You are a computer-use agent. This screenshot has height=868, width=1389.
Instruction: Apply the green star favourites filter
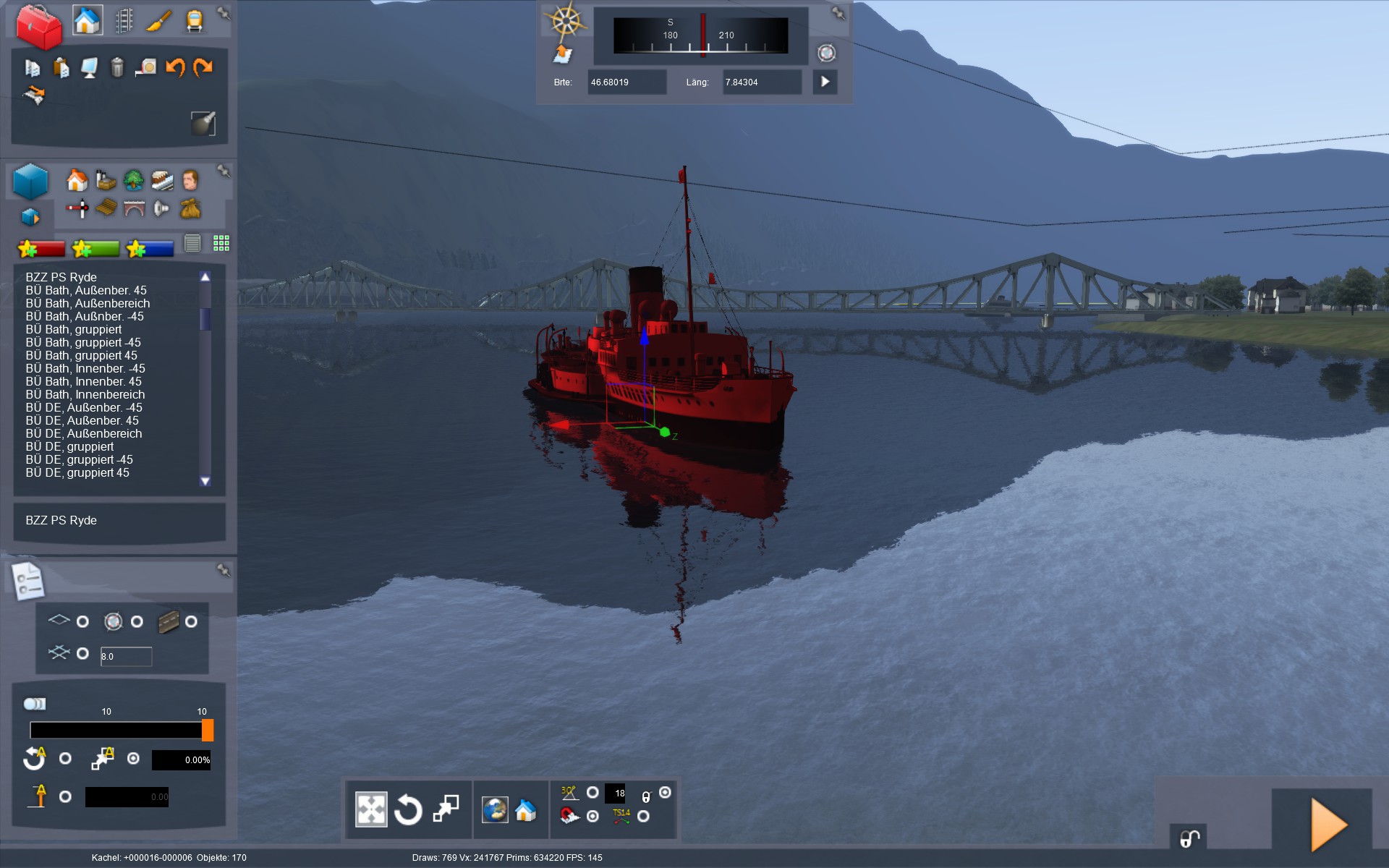click(x=95, y=249)
